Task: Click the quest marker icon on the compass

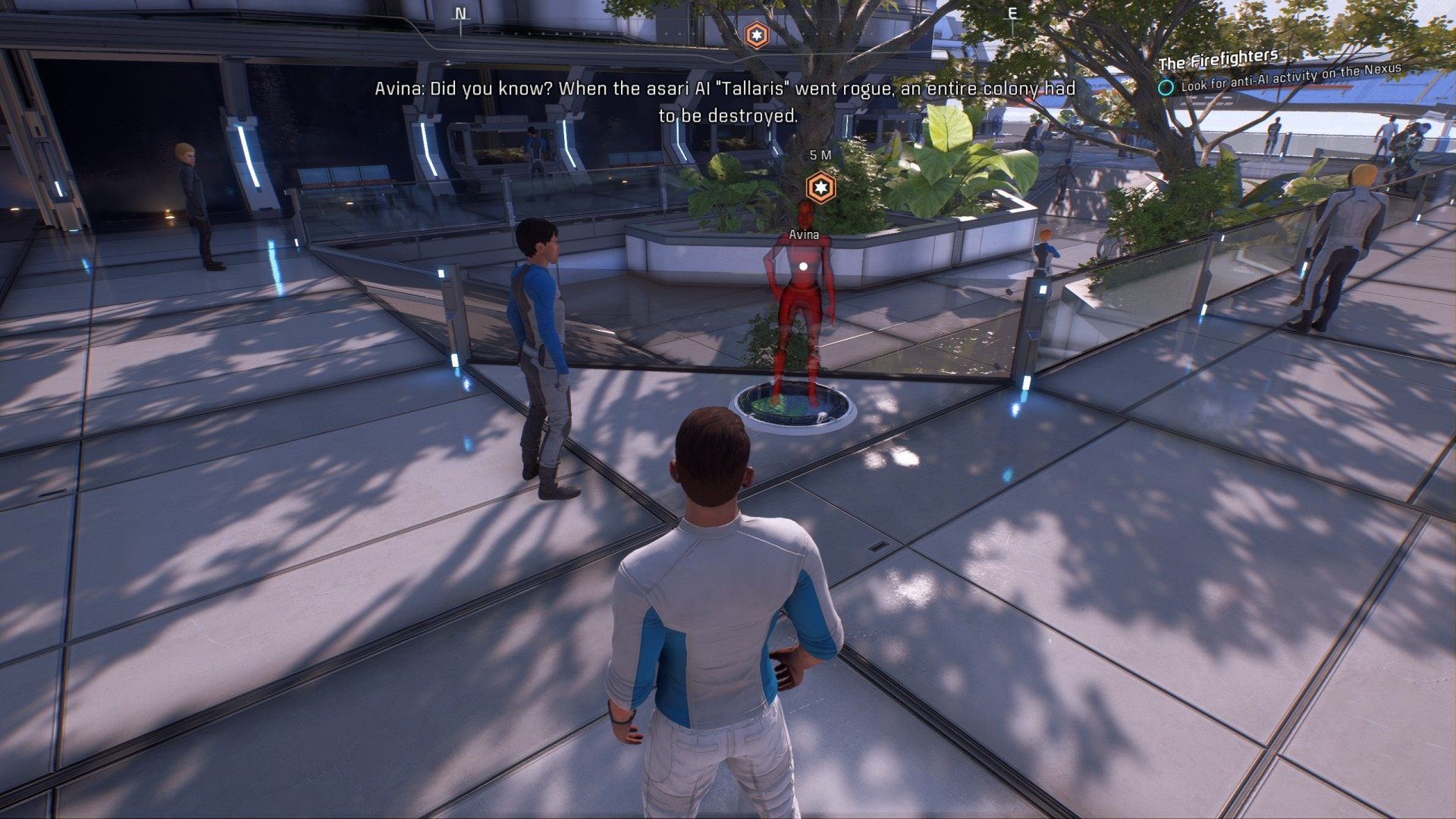Action: [x=756, y=34]
